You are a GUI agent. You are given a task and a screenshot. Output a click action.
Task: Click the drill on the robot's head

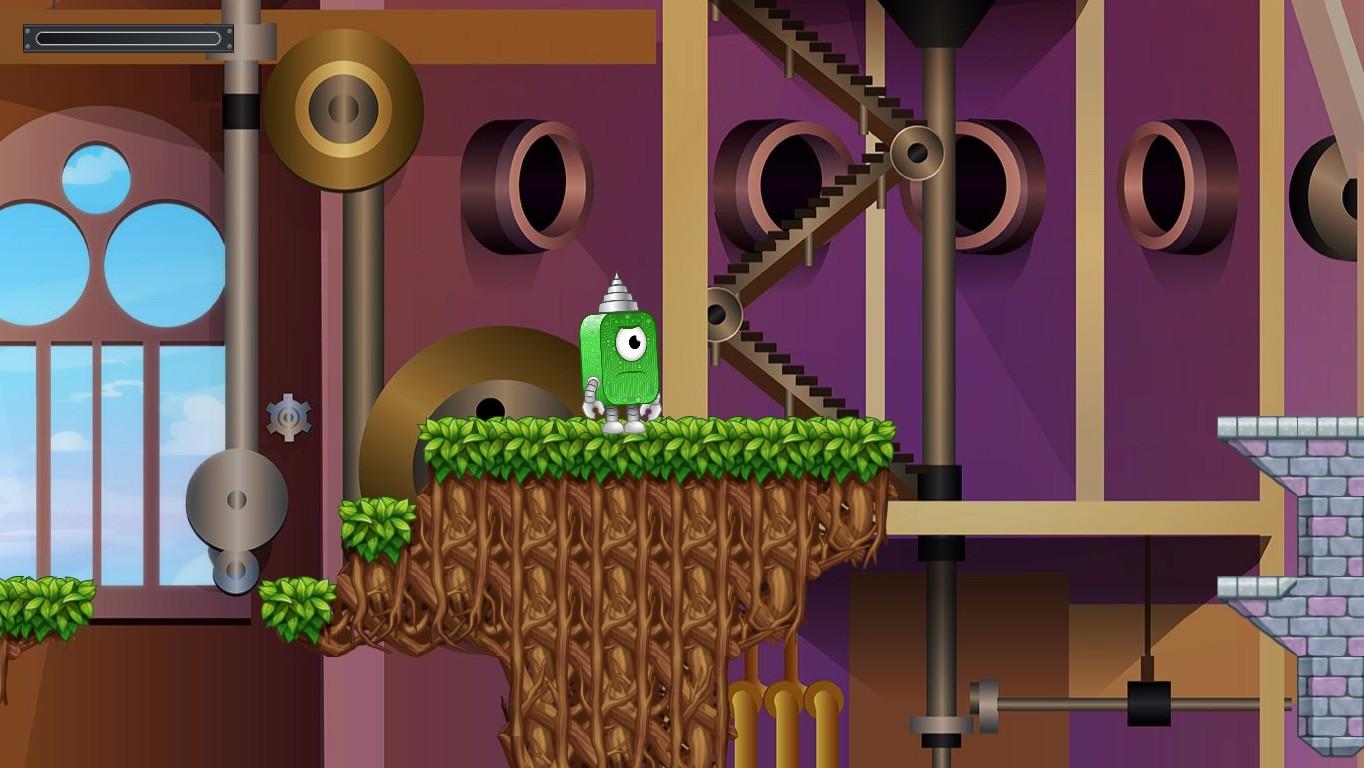point(618,290)
